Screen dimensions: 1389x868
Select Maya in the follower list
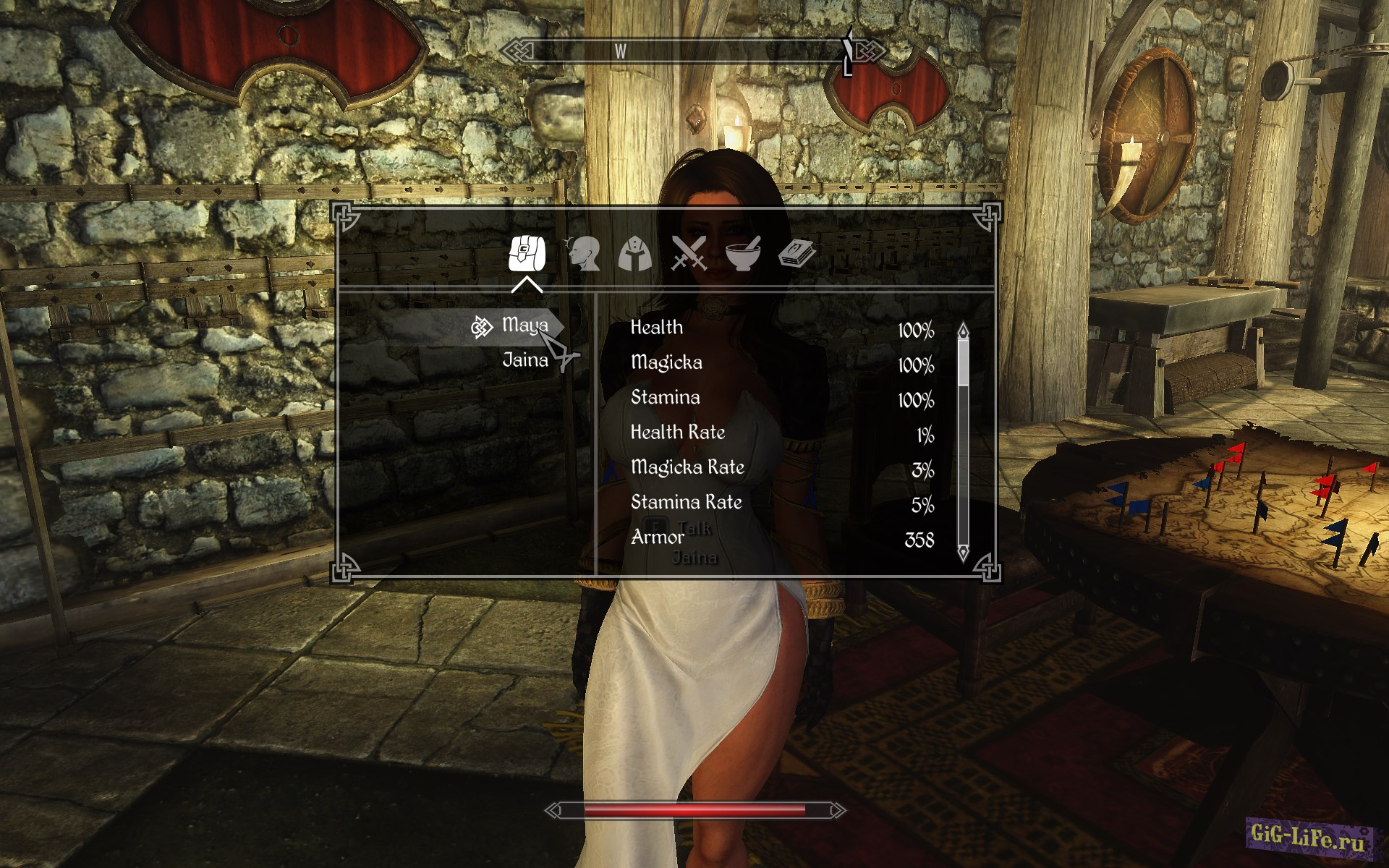click(524, 326)
